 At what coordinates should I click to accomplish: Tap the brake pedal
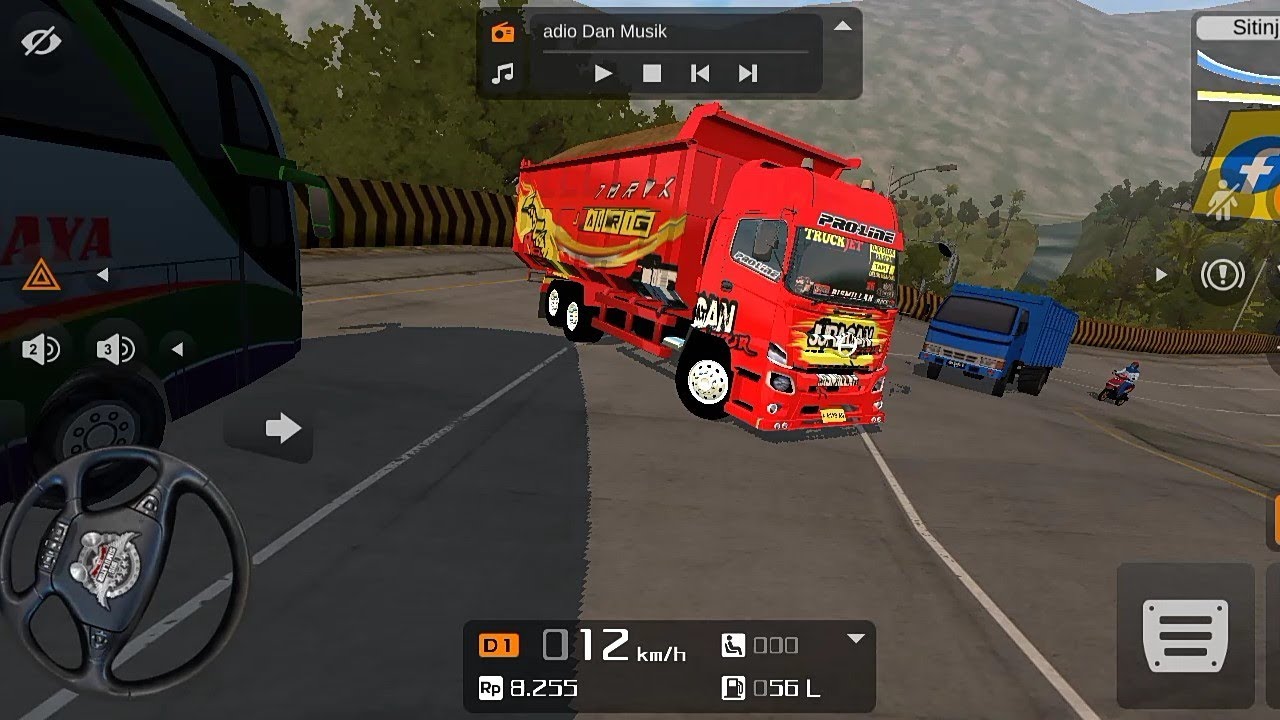point(1185,636)
